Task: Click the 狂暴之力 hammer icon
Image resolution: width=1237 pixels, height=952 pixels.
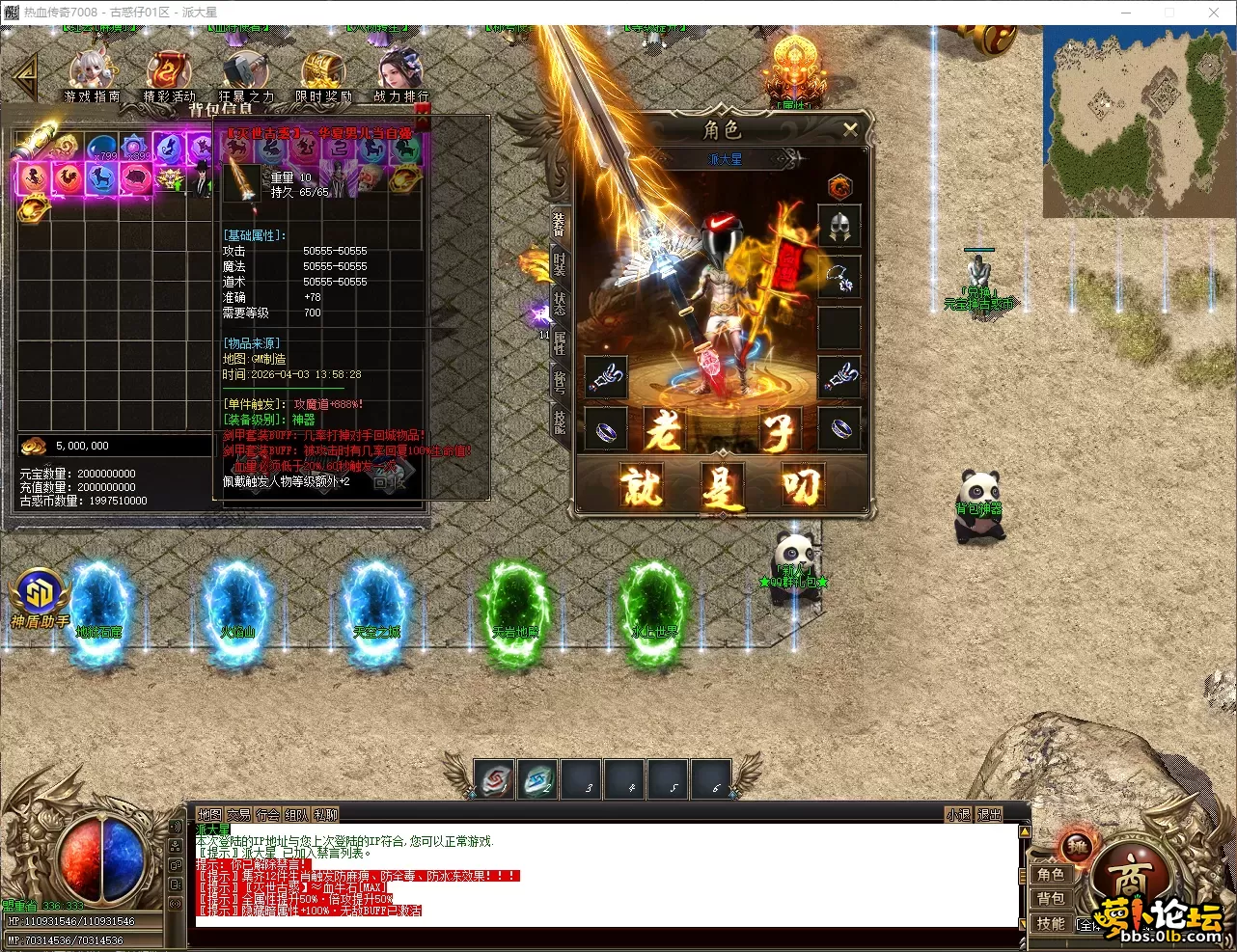Action: (x=245, y=75)
